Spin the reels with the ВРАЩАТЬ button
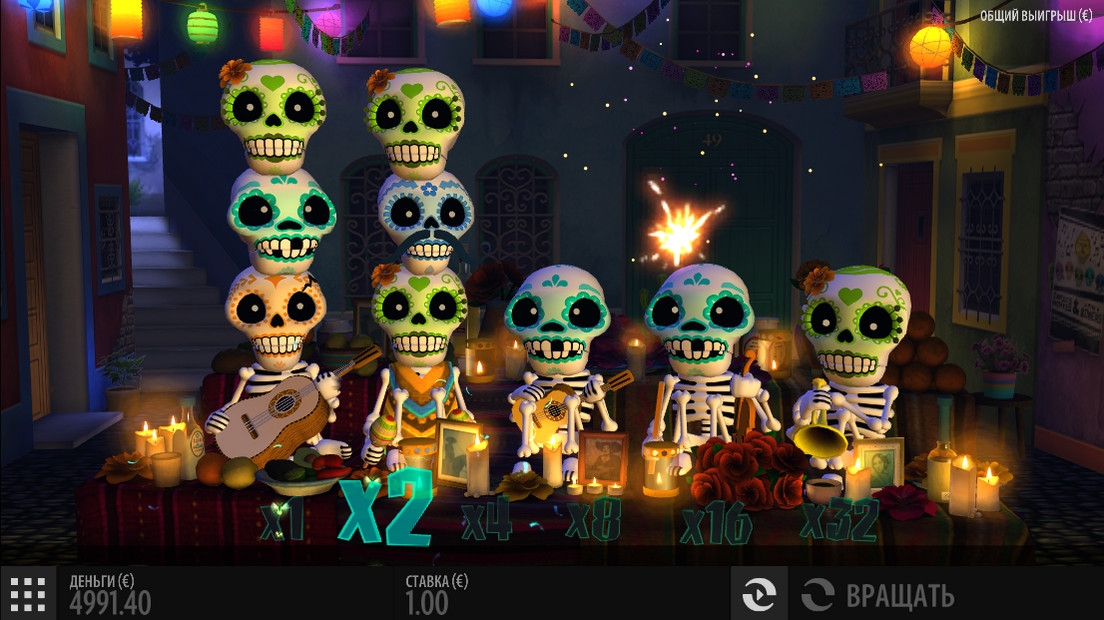The height and width of the screenshot is (620, 1104). point(878,595)
